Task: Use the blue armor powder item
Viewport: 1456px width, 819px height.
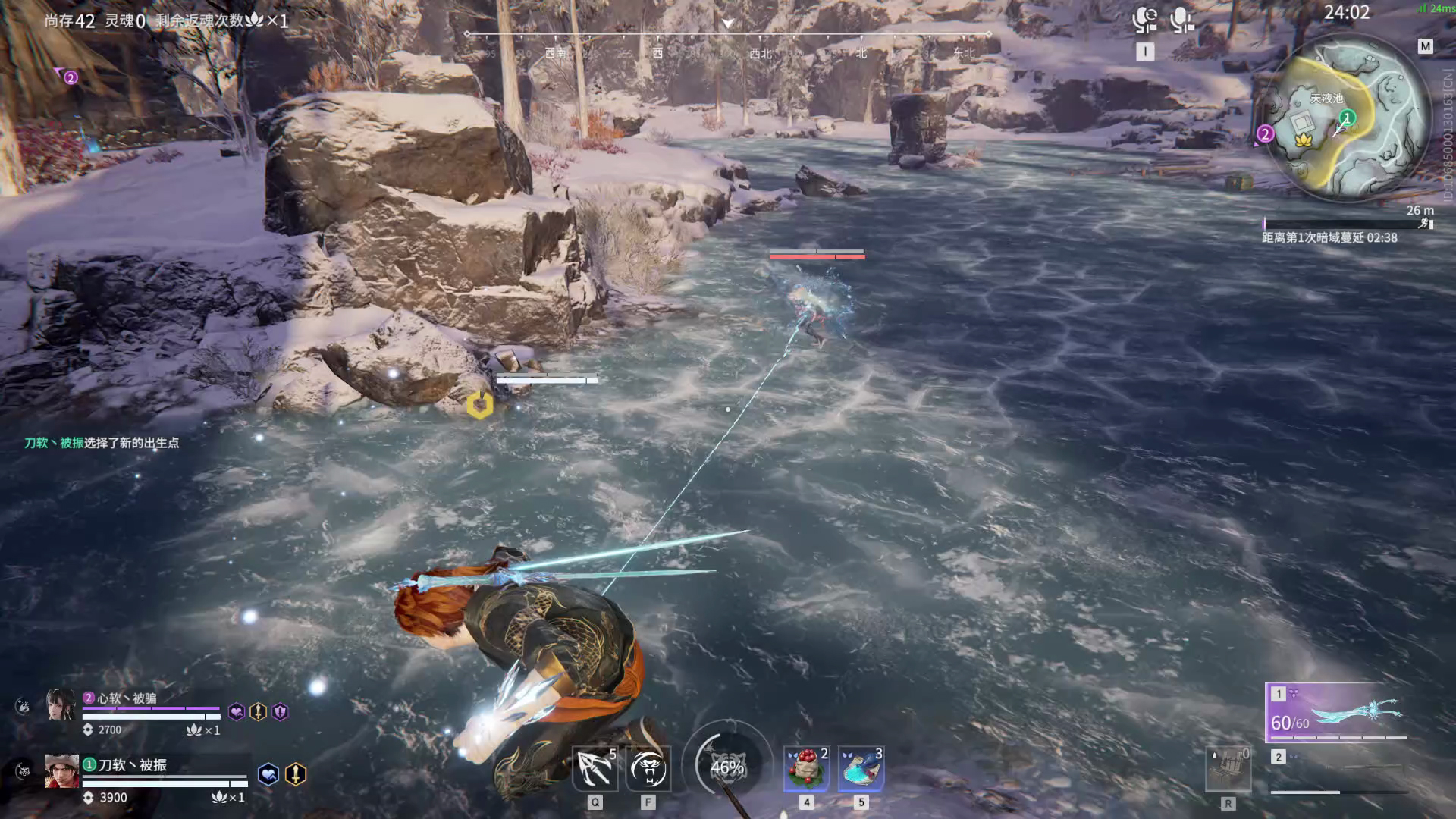Action: point(861,769)
